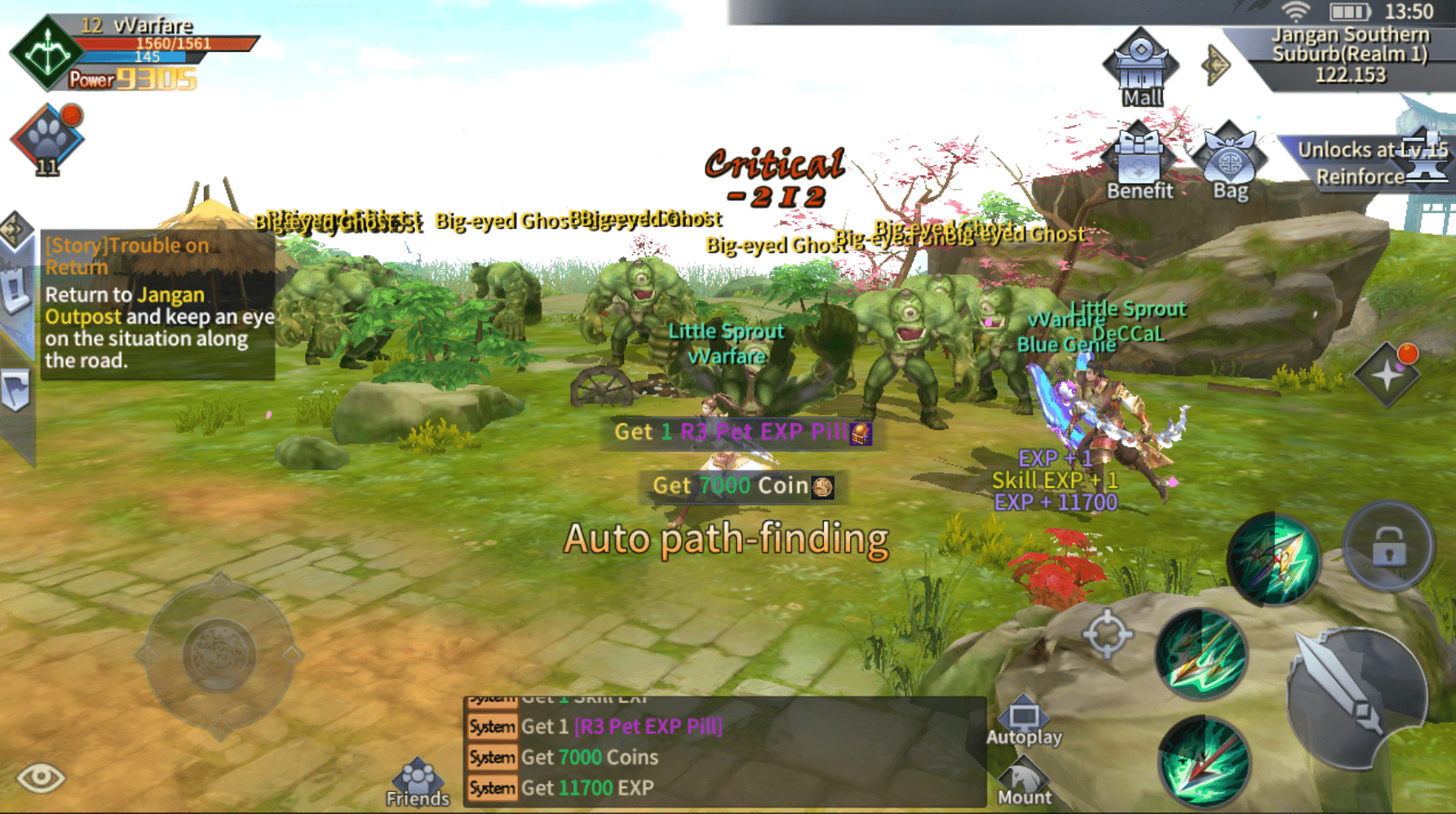1456x814 pixels.
Task: Tap the locked skill slot
Action: coord(1388,546)
